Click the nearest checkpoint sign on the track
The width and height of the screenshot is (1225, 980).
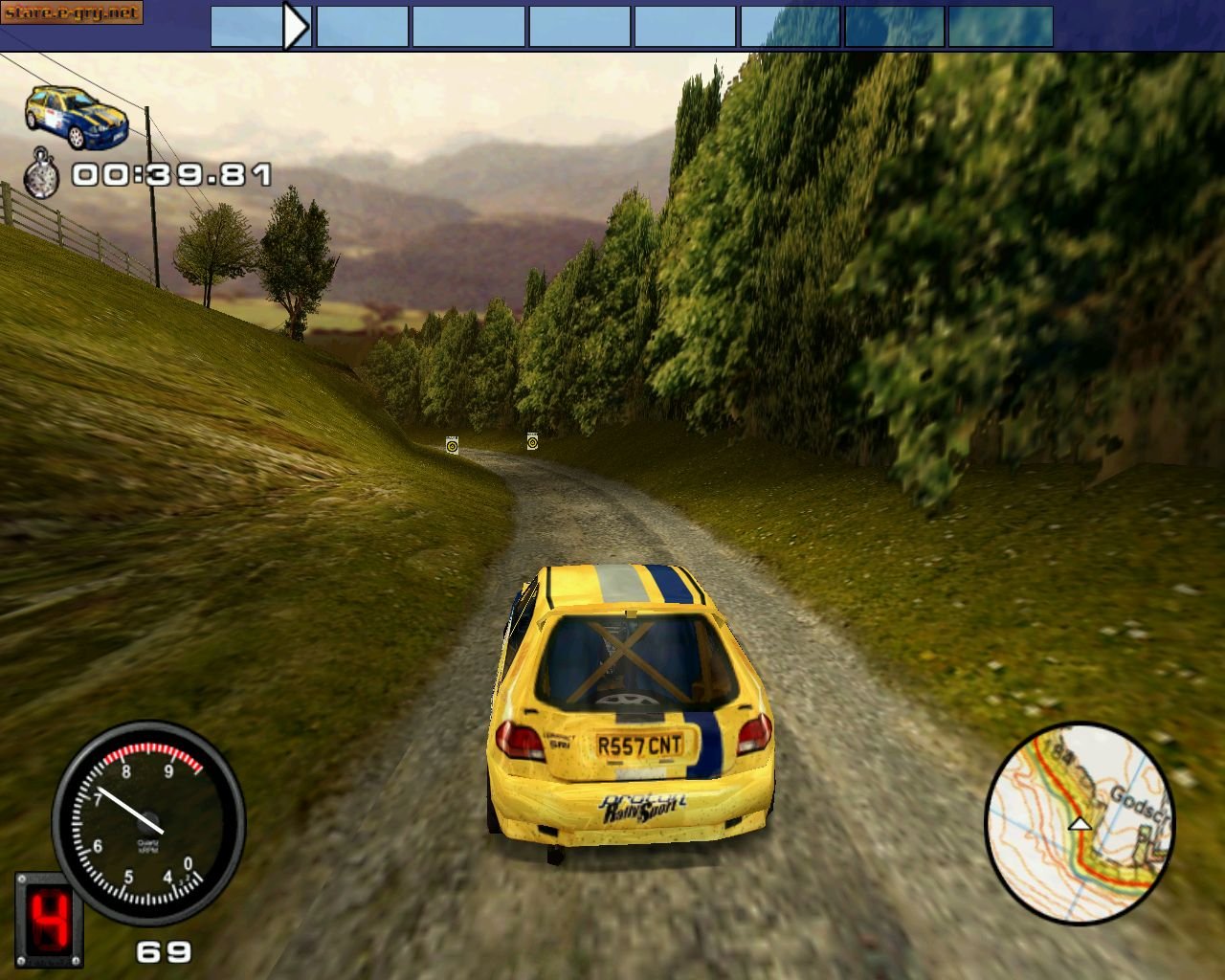pyautogui.click(x=452, y=444)
